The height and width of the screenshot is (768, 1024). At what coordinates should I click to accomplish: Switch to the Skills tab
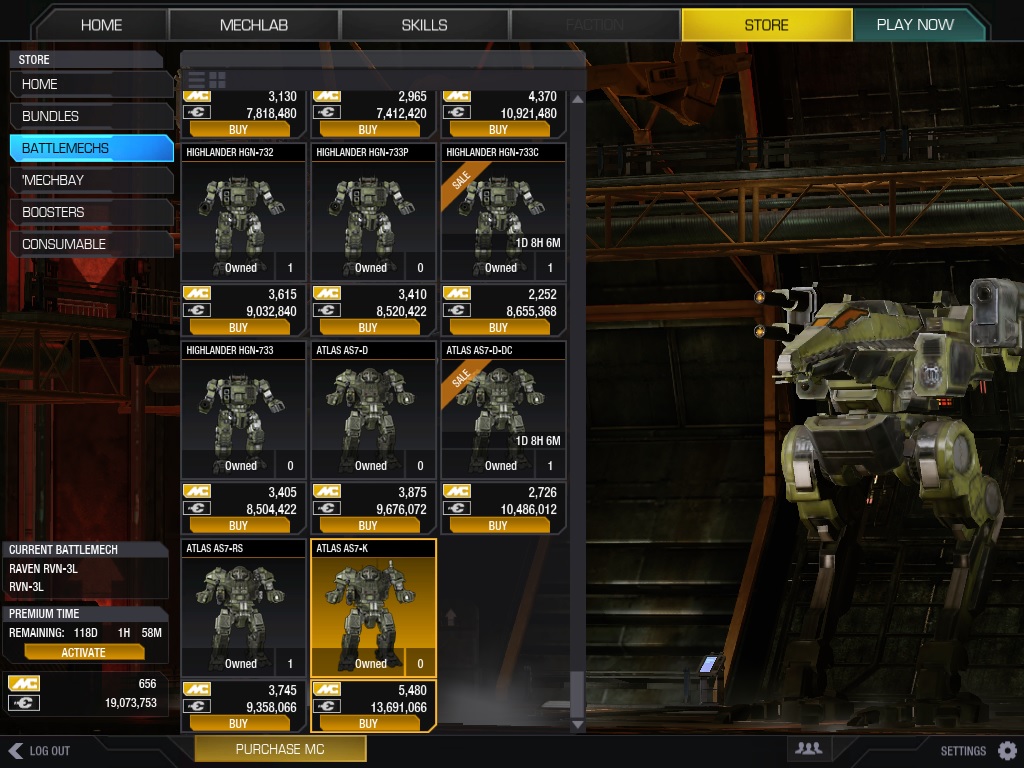click(424, 25)
